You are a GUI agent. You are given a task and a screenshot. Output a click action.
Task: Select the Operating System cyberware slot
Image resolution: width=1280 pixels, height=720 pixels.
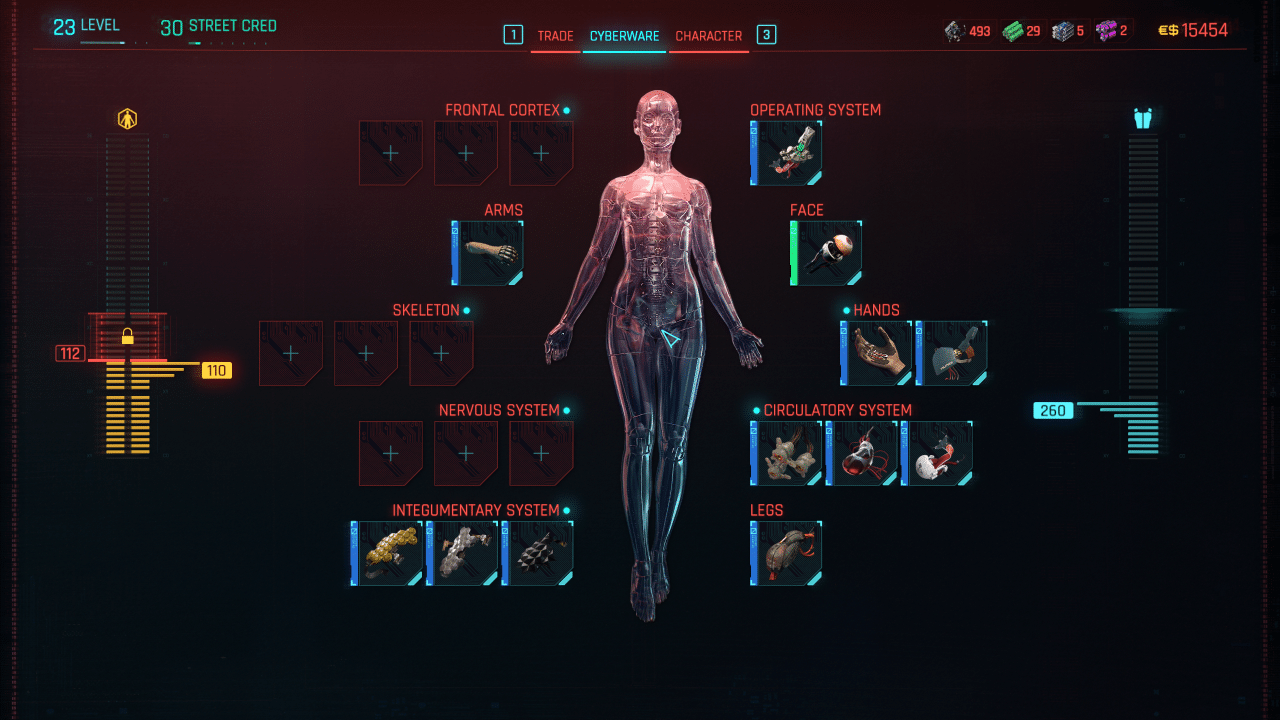pos(787,153)
